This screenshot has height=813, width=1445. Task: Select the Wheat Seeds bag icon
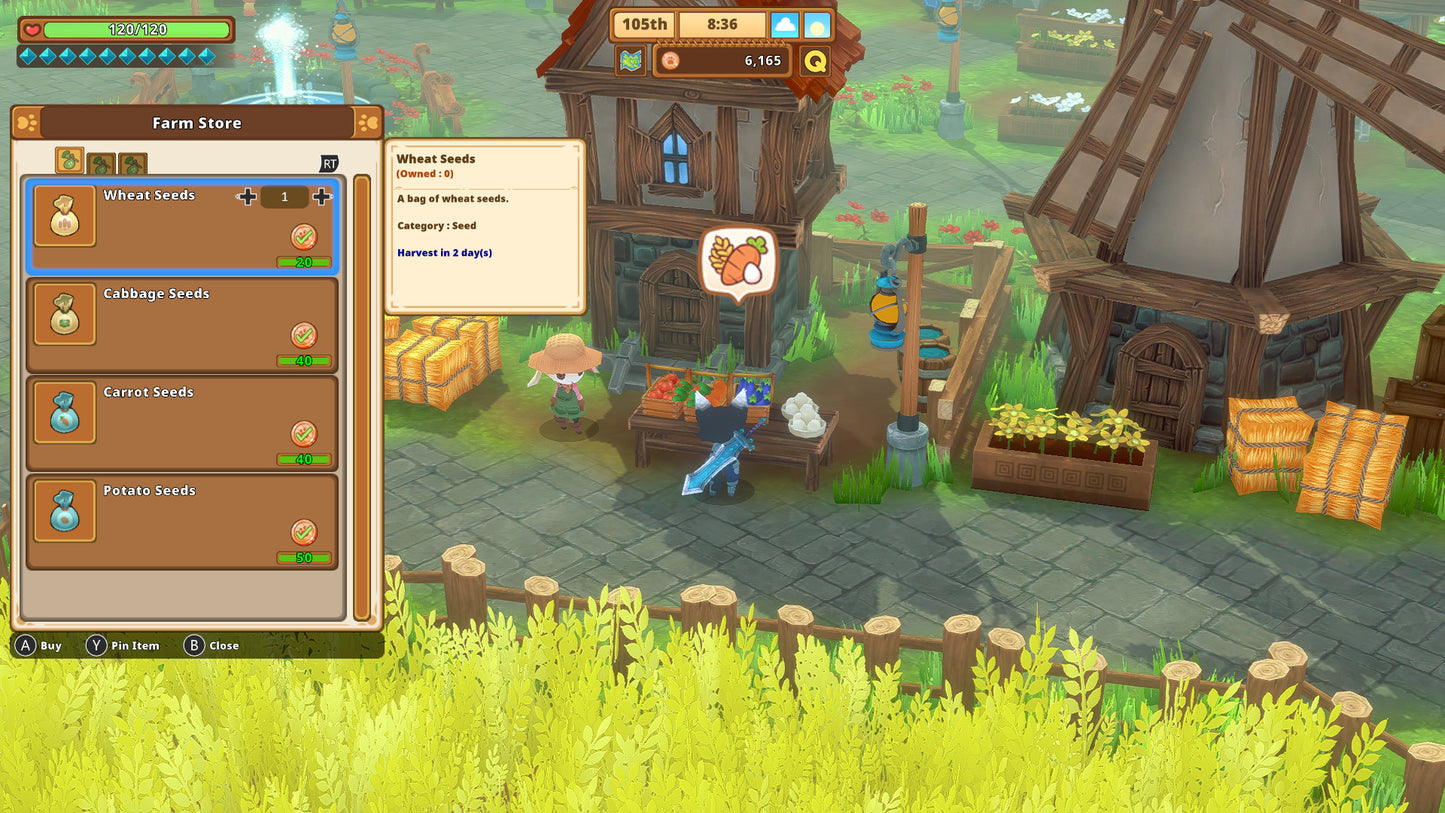65,215
